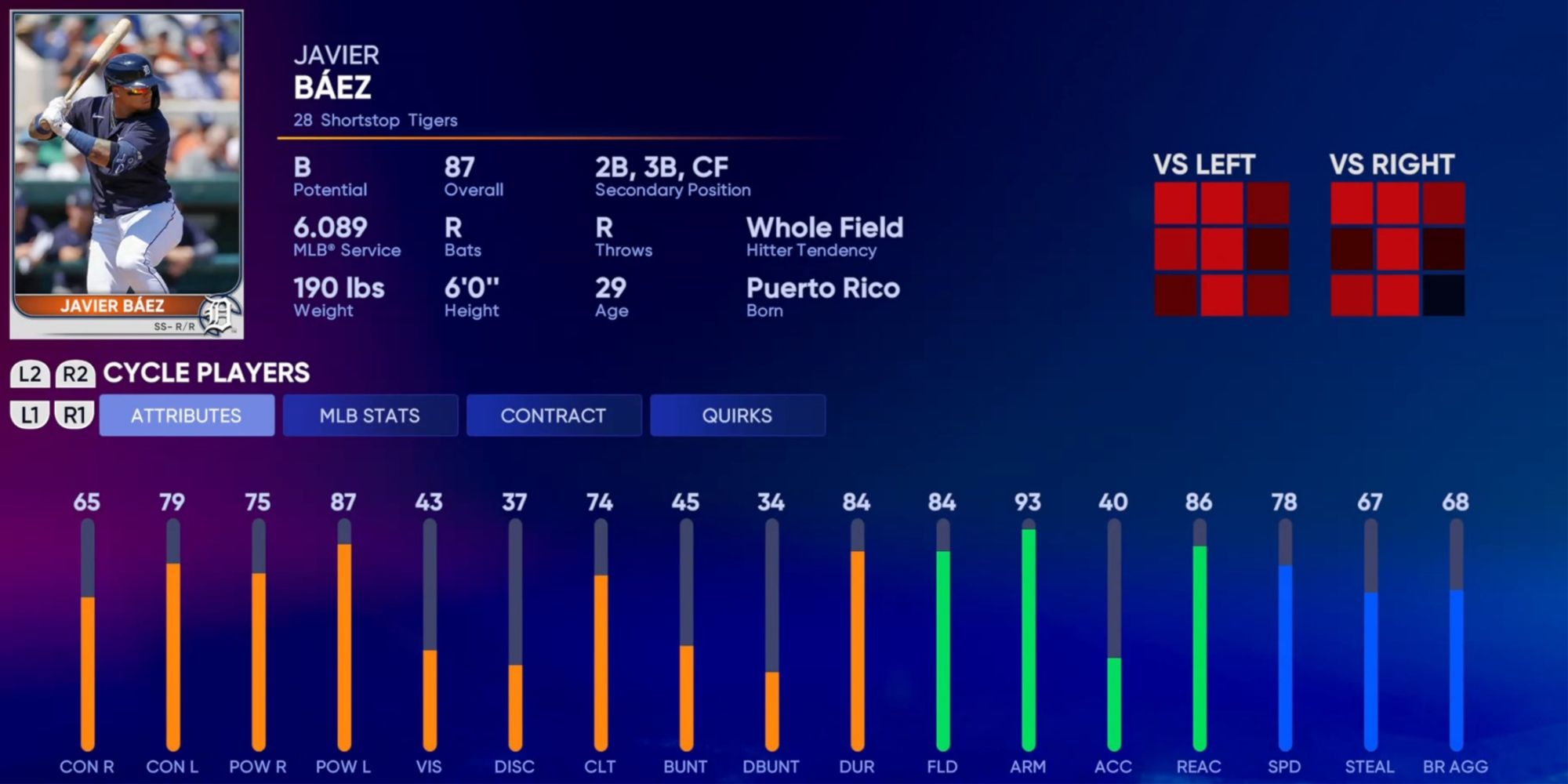Click the L2 shoulder button icon
This screenshot has width=1568, height=784.
pyautogui.click(x=31, y=374)
